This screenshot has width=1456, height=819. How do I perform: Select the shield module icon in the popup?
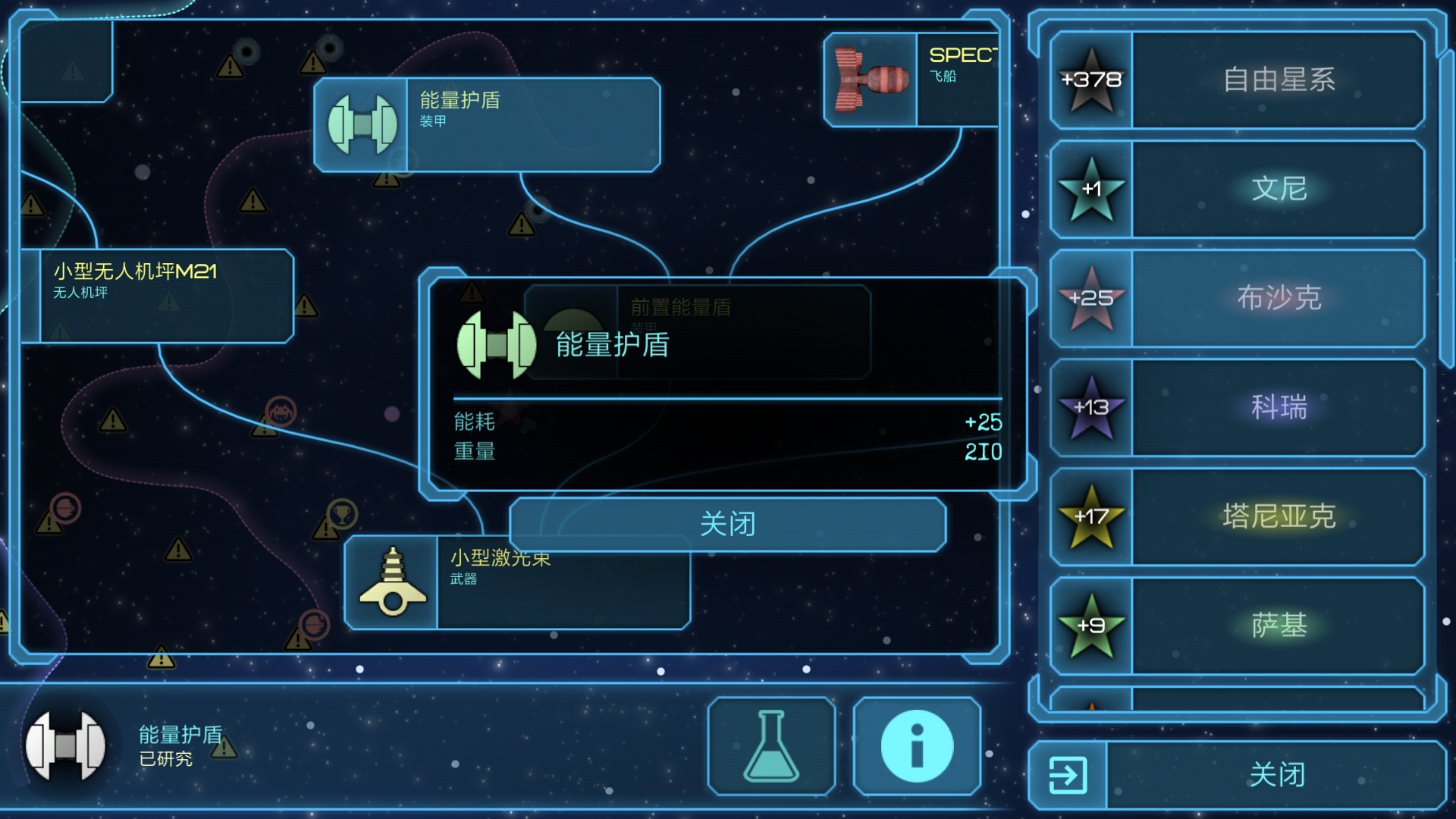497,345
